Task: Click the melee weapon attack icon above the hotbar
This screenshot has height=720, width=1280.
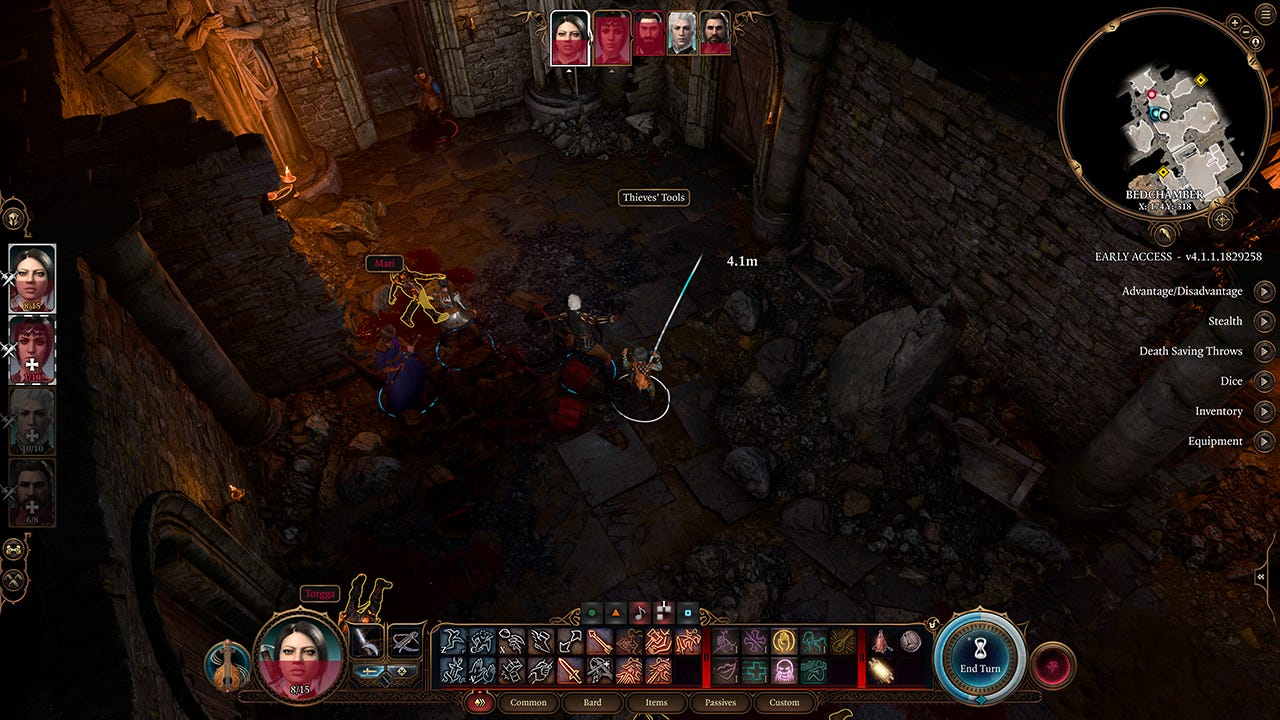Action: [x=365, y=639]
